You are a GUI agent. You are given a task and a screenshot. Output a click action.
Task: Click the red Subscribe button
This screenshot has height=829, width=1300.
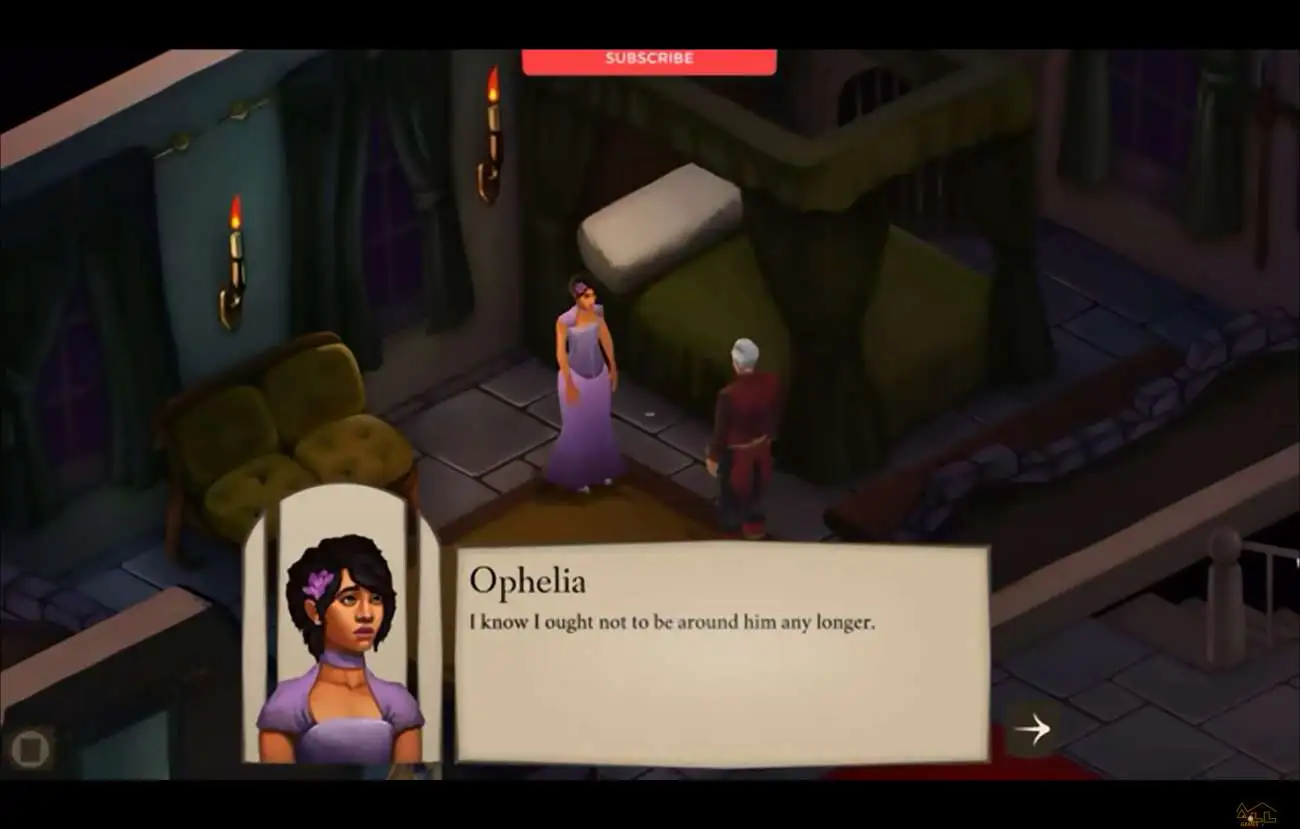[x=649, y=60]
